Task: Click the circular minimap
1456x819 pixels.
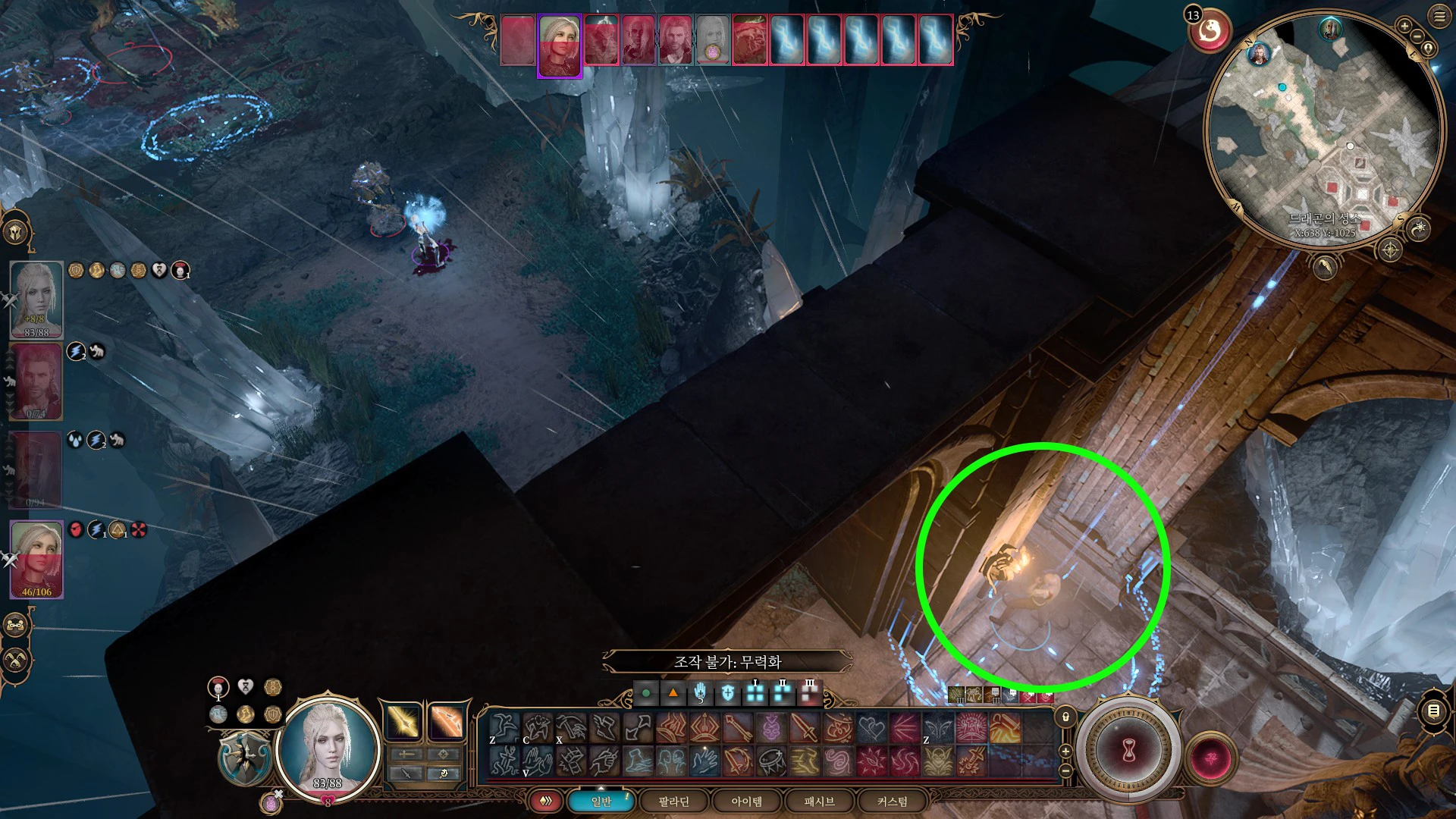Action: click(1323, 129)
